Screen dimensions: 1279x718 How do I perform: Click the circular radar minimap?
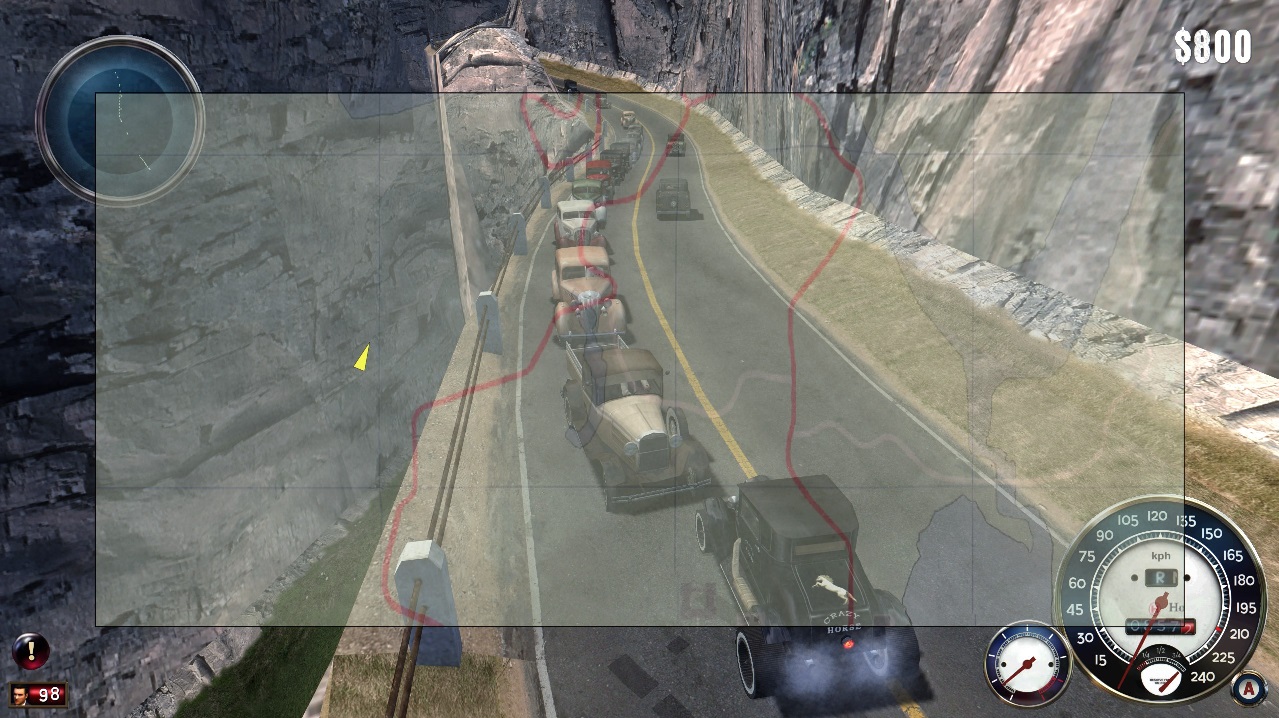click(120, 119)
